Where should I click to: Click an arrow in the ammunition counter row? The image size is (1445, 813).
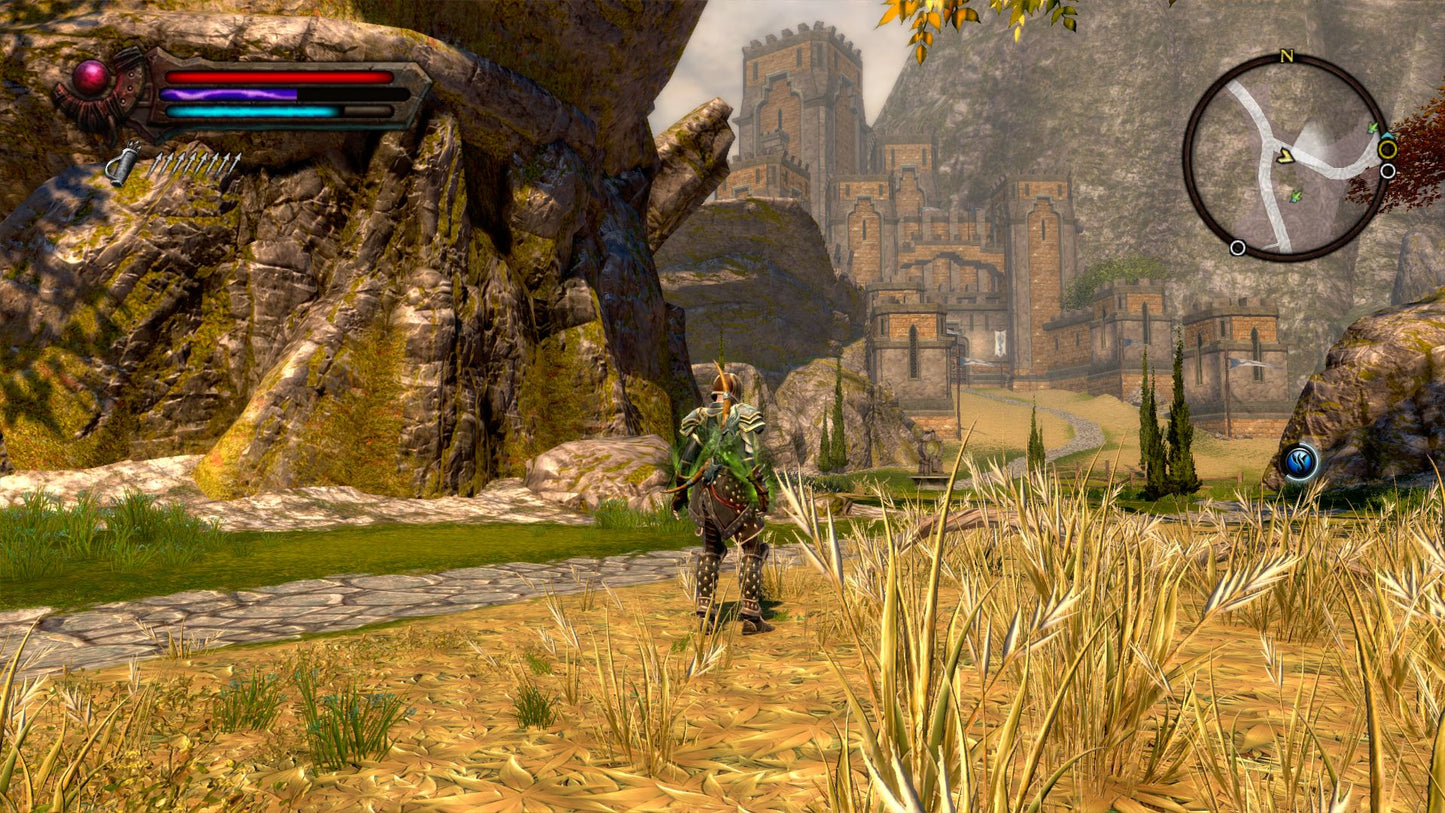195,164
